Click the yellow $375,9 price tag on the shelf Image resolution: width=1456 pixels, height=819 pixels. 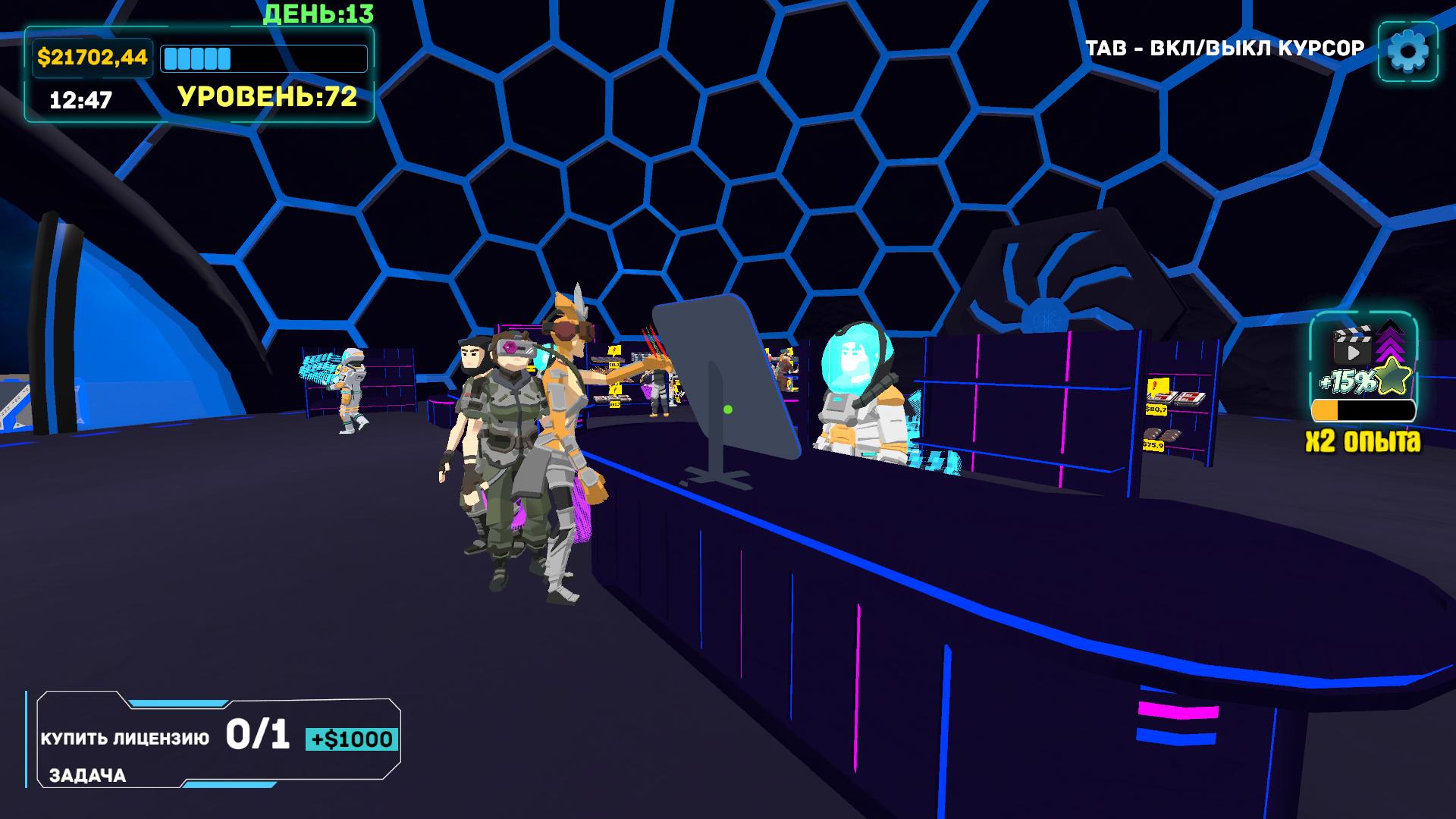pos(1153,446)
